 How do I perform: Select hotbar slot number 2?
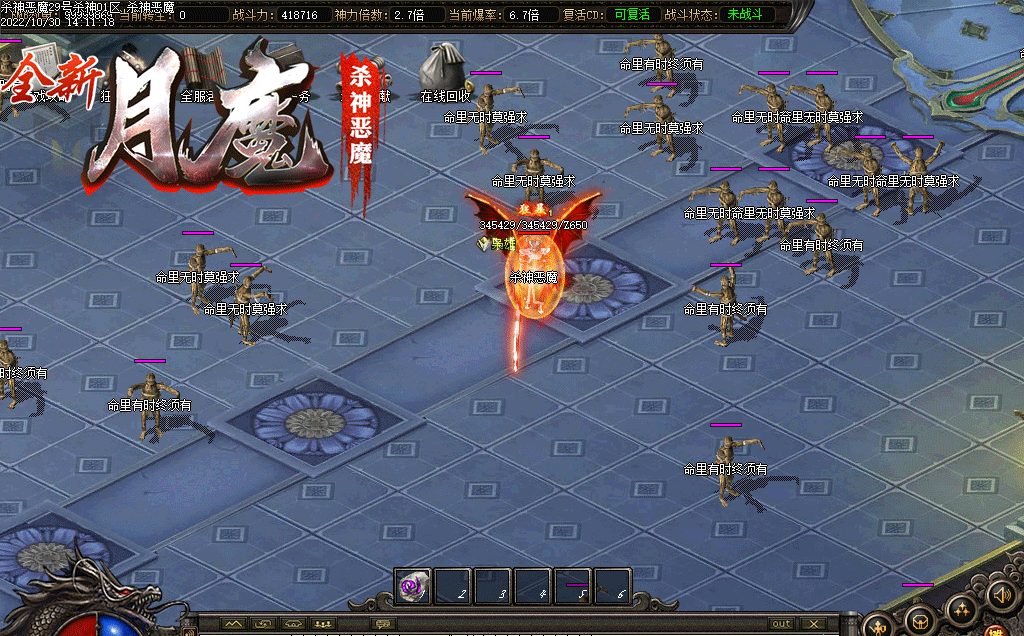pyautogui.click(x=453, y=587)
